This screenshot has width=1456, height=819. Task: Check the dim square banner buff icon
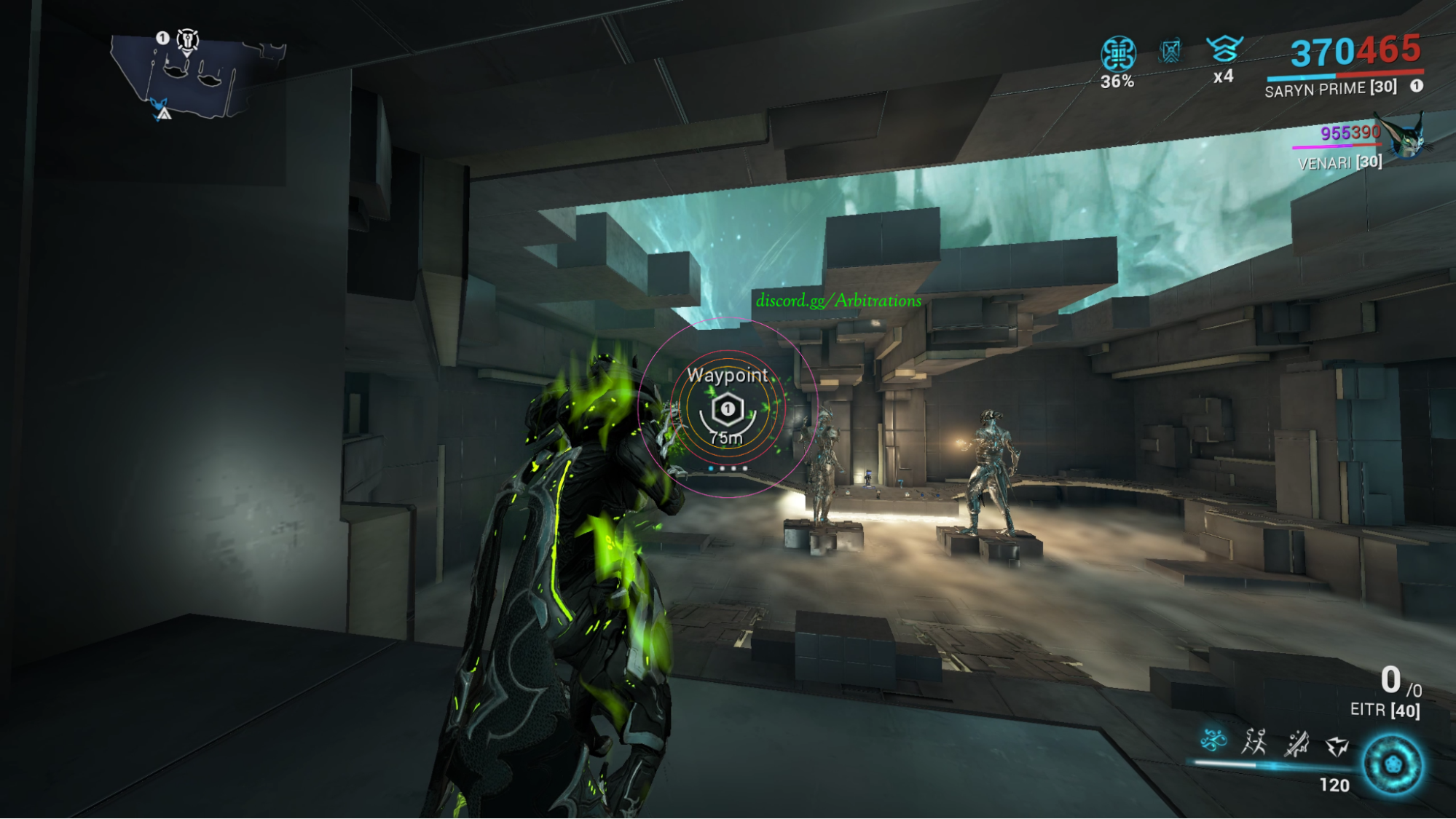pyautogui.click(x=1170, y=51)
